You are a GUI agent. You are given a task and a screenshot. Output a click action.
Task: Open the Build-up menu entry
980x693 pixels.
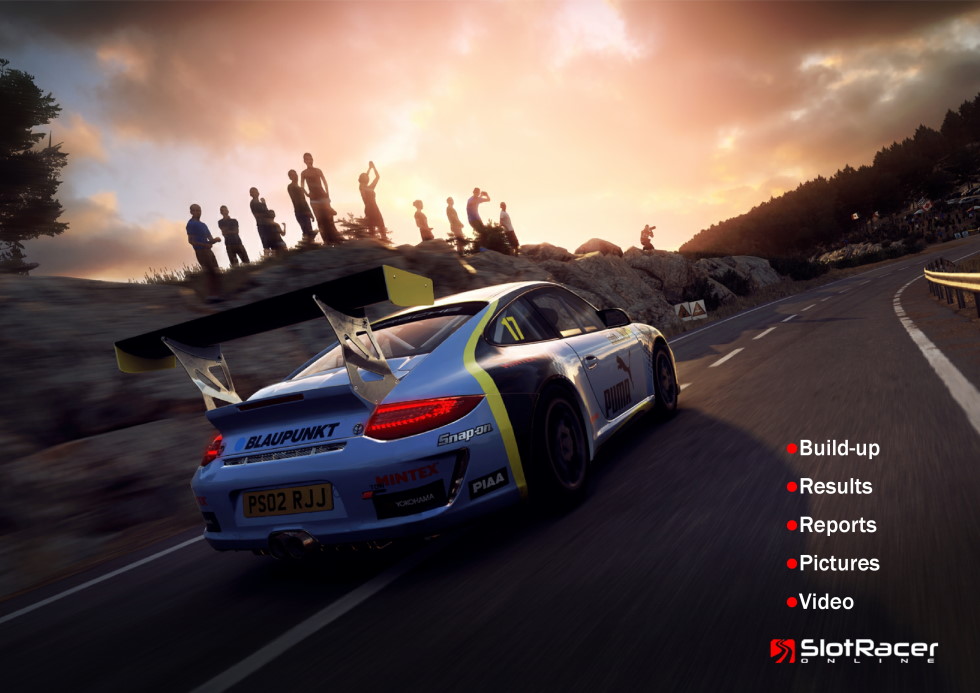click(838, 448)
